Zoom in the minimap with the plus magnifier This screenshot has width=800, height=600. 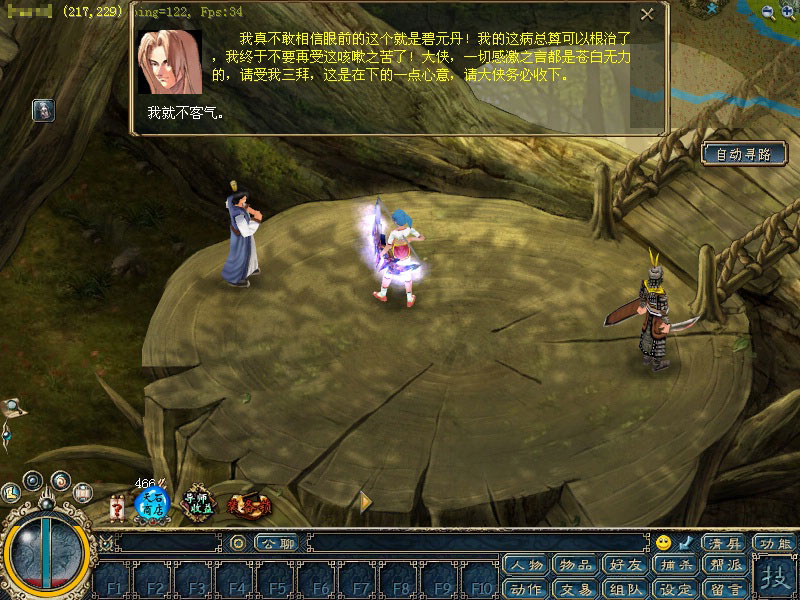click(x=789, y=12)
